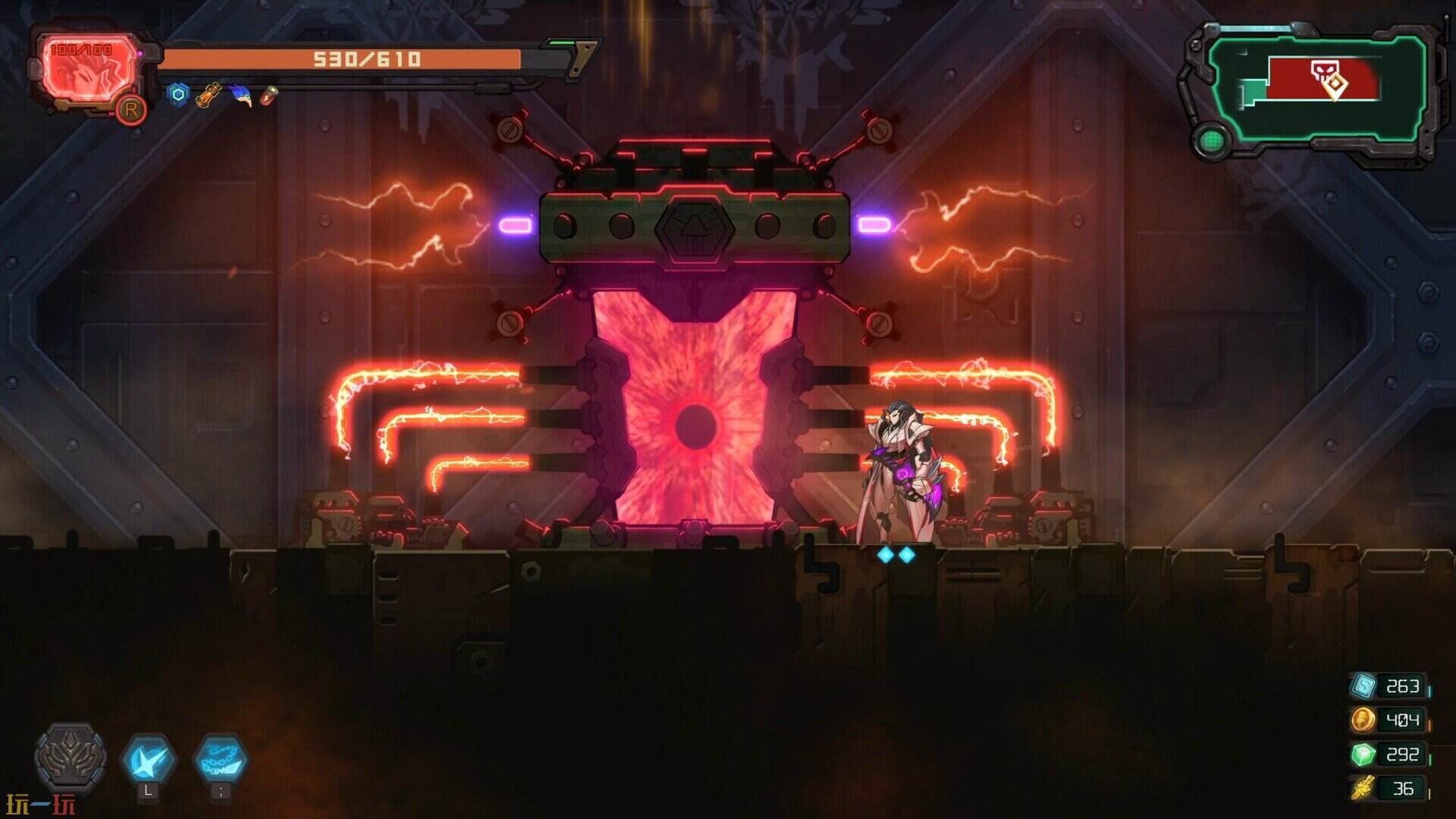Select the blue hexagon buff icon
Viewport: 1456px width, 819px height.
[x=178, y=95]
